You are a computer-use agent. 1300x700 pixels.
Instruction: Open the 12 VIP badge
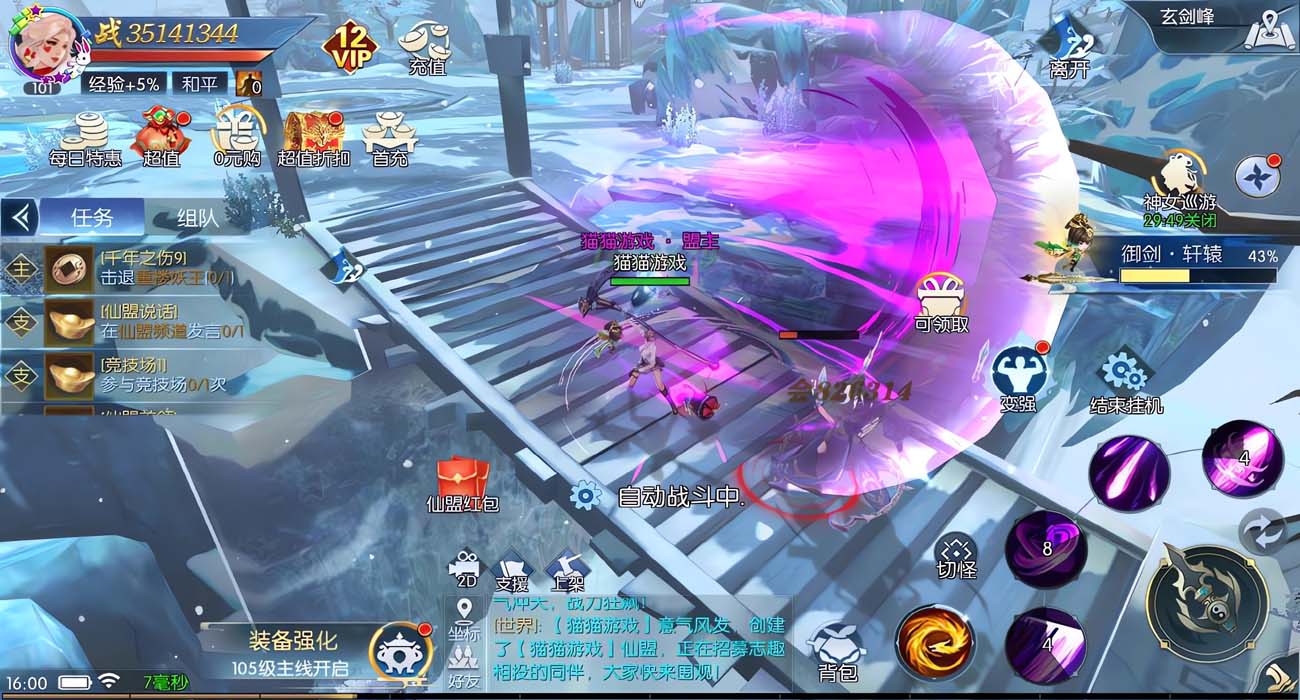pyautogui.click(x=349, y=46)
